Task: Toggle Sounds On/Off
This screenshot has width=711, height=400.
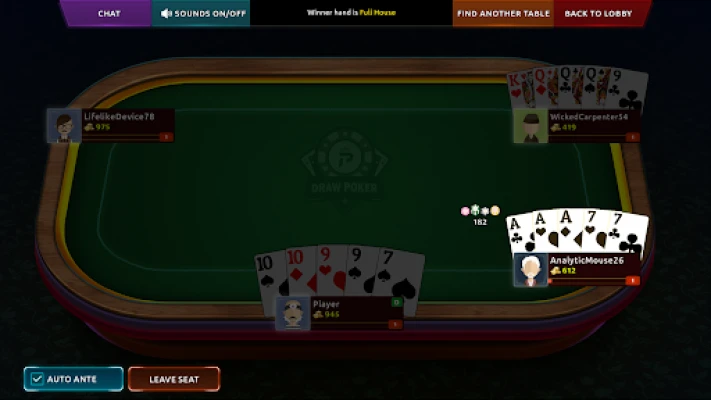Action: click(x=203, y=13)
